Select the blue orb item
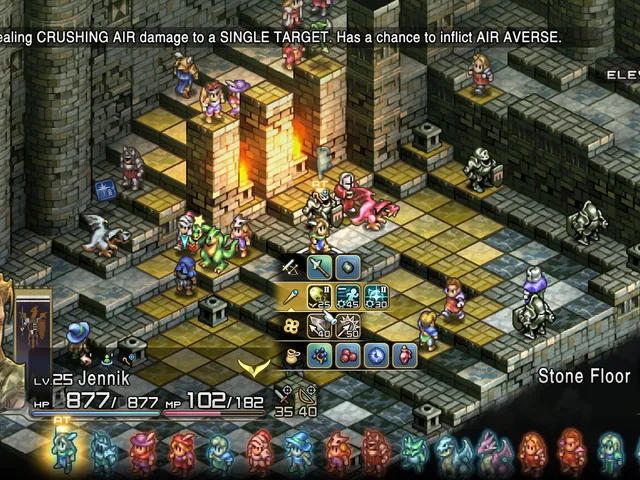Image resolution: width=640 pixels, height=480 pixels. (x=375, y=354)
